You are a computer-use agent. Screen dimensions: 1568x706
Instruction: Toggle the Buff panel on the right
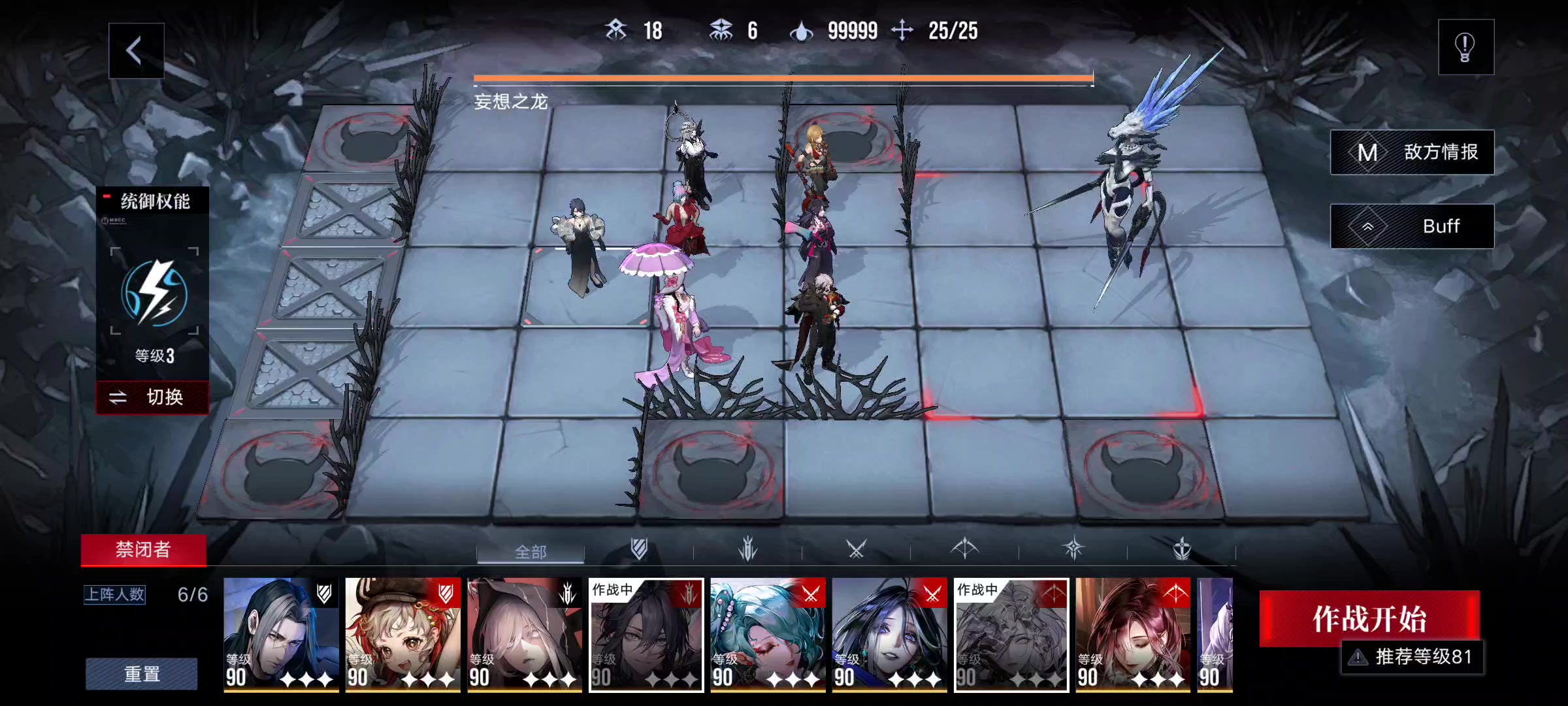coord(1413,226)
